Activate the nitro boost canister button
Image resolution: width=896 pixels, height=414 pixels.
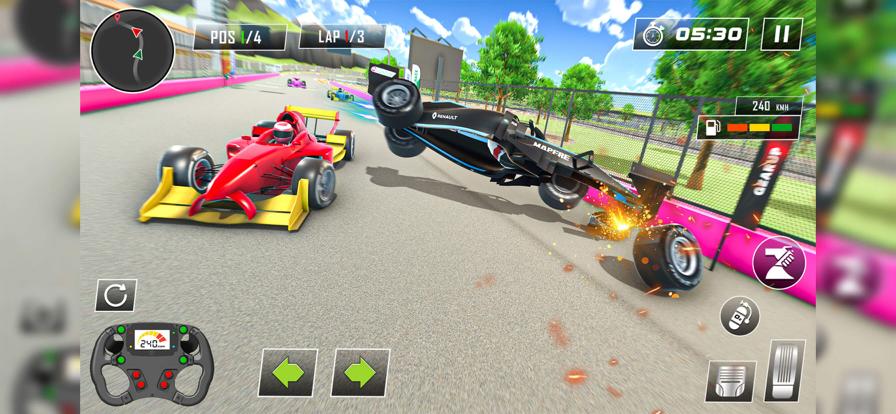pos(740,316)
